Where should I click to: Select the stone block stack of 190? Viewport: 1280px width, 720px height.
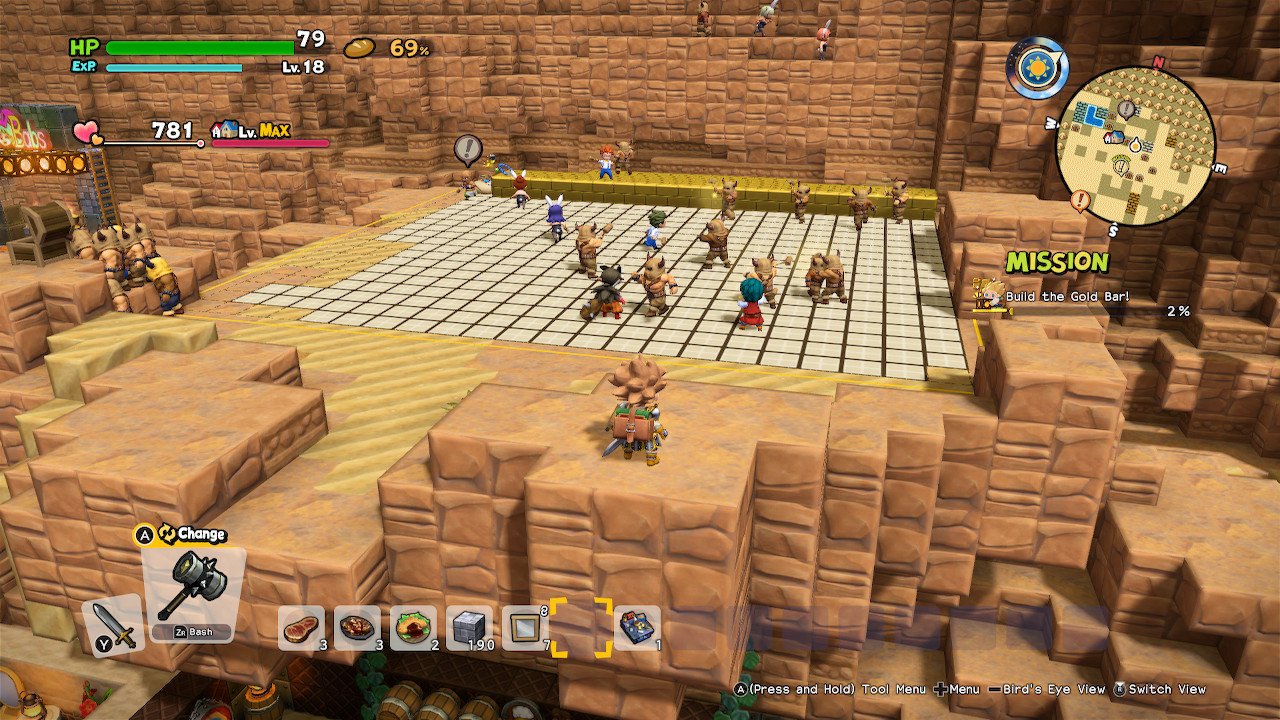[466, 628]
